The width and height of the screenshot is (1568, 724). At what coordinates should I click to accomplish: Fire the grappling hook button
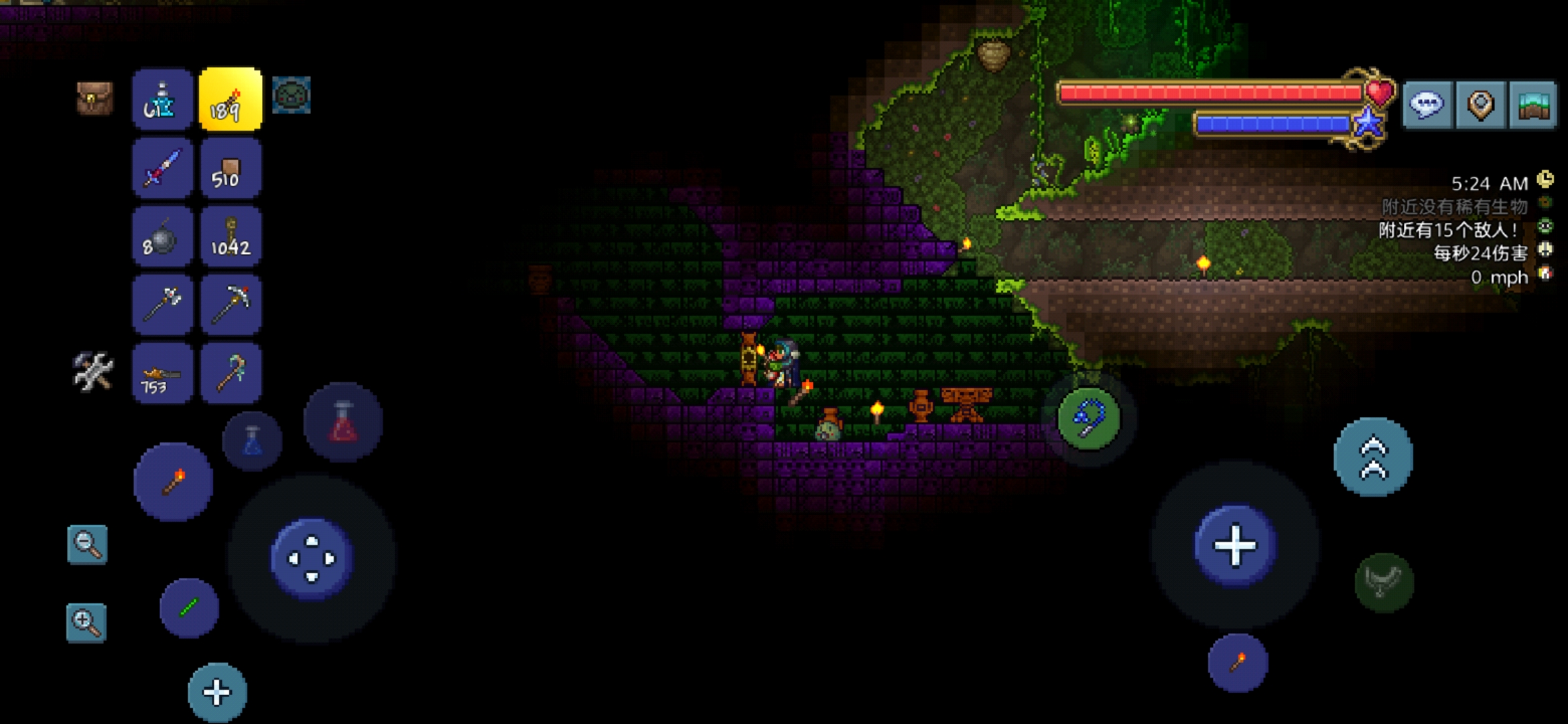coord(1089,419)
